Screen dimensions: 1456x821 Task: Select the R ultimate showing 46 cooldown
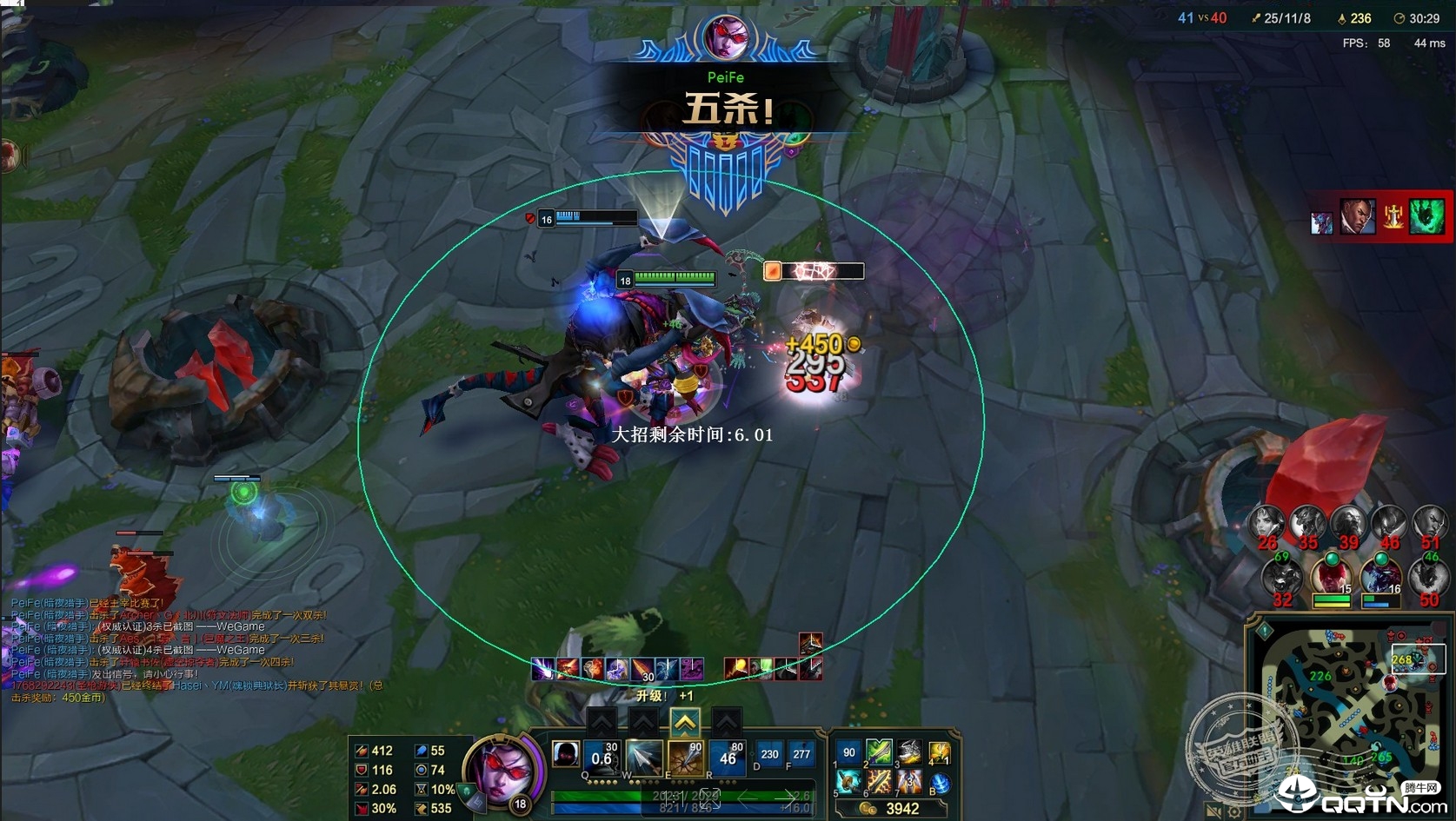click(x=728, y=758)
